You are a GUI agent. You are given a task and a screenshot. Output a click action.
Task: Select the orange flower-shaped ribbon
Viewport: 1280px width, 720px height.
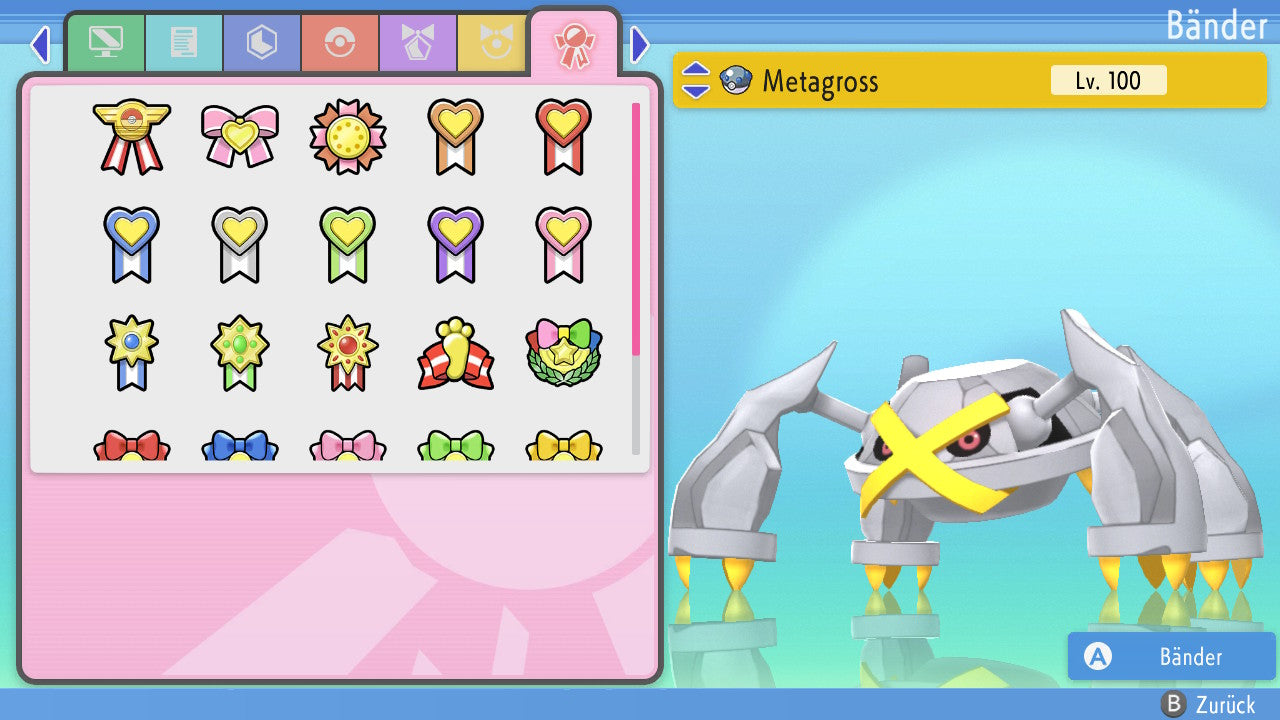347,136
